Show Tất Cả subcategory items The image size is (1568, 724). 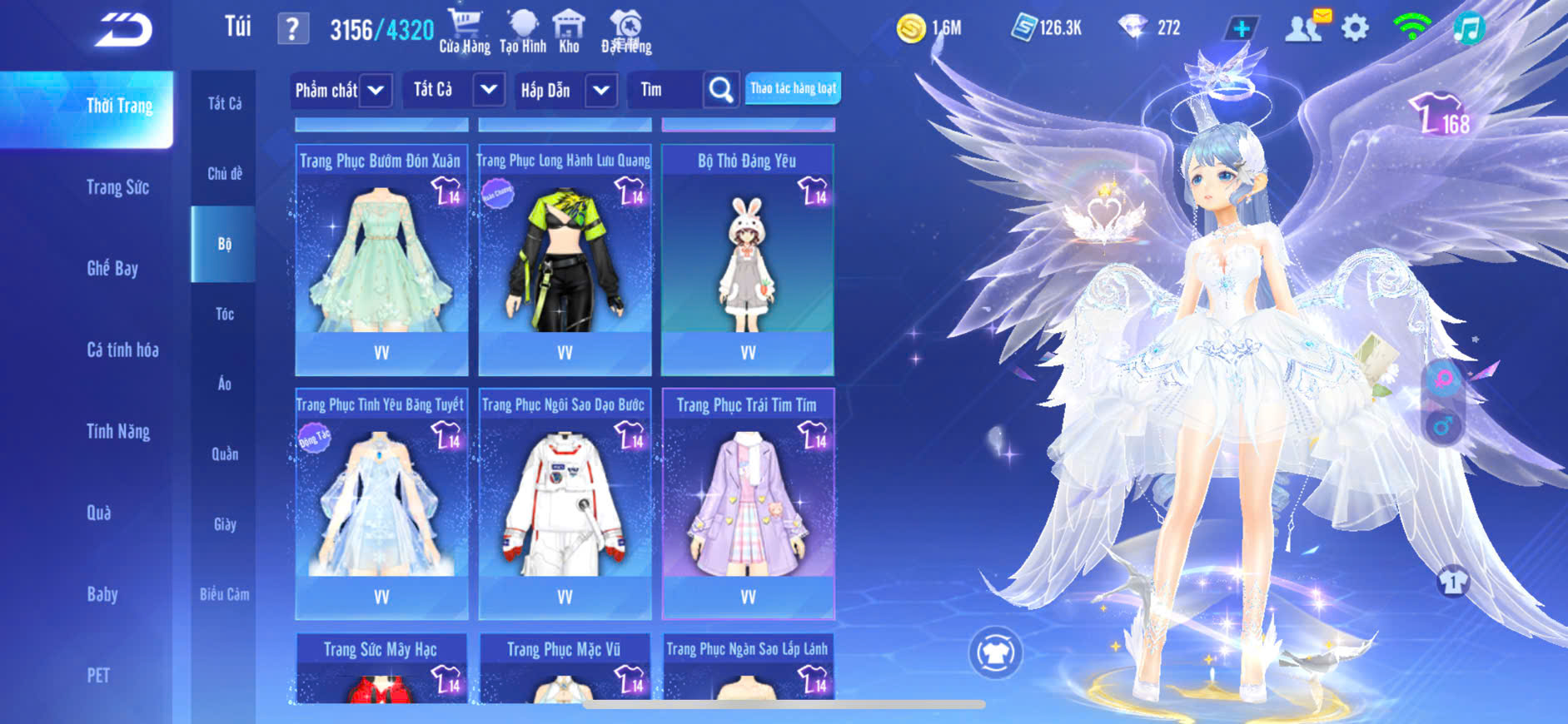click(x=224, y=103)
